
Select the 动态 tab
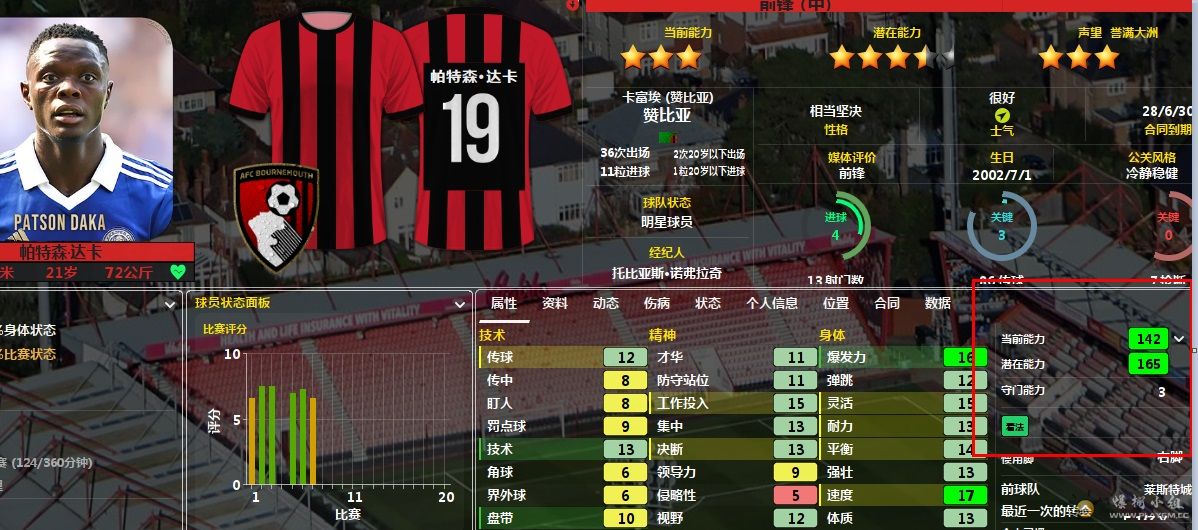(x=606, y=304)
